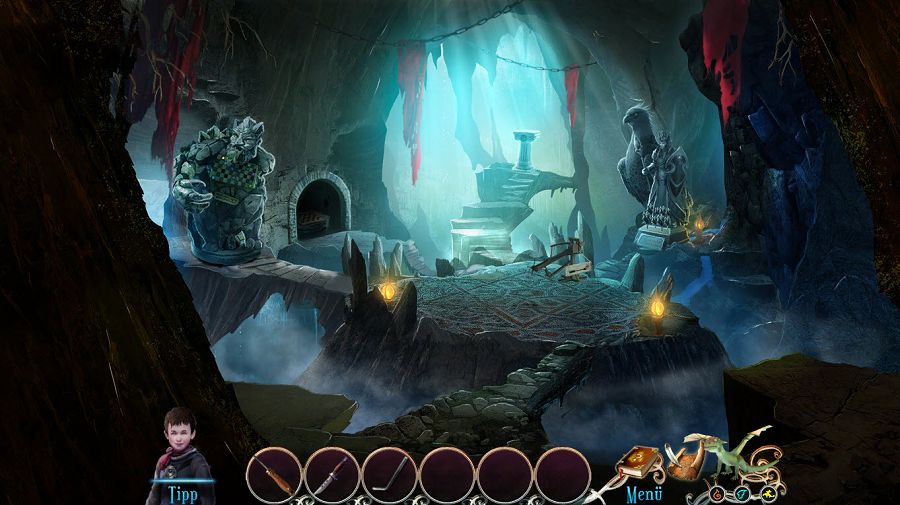The image size is (900, 505).
Task: Open the Menü
Action: click(x=645, y=493)
